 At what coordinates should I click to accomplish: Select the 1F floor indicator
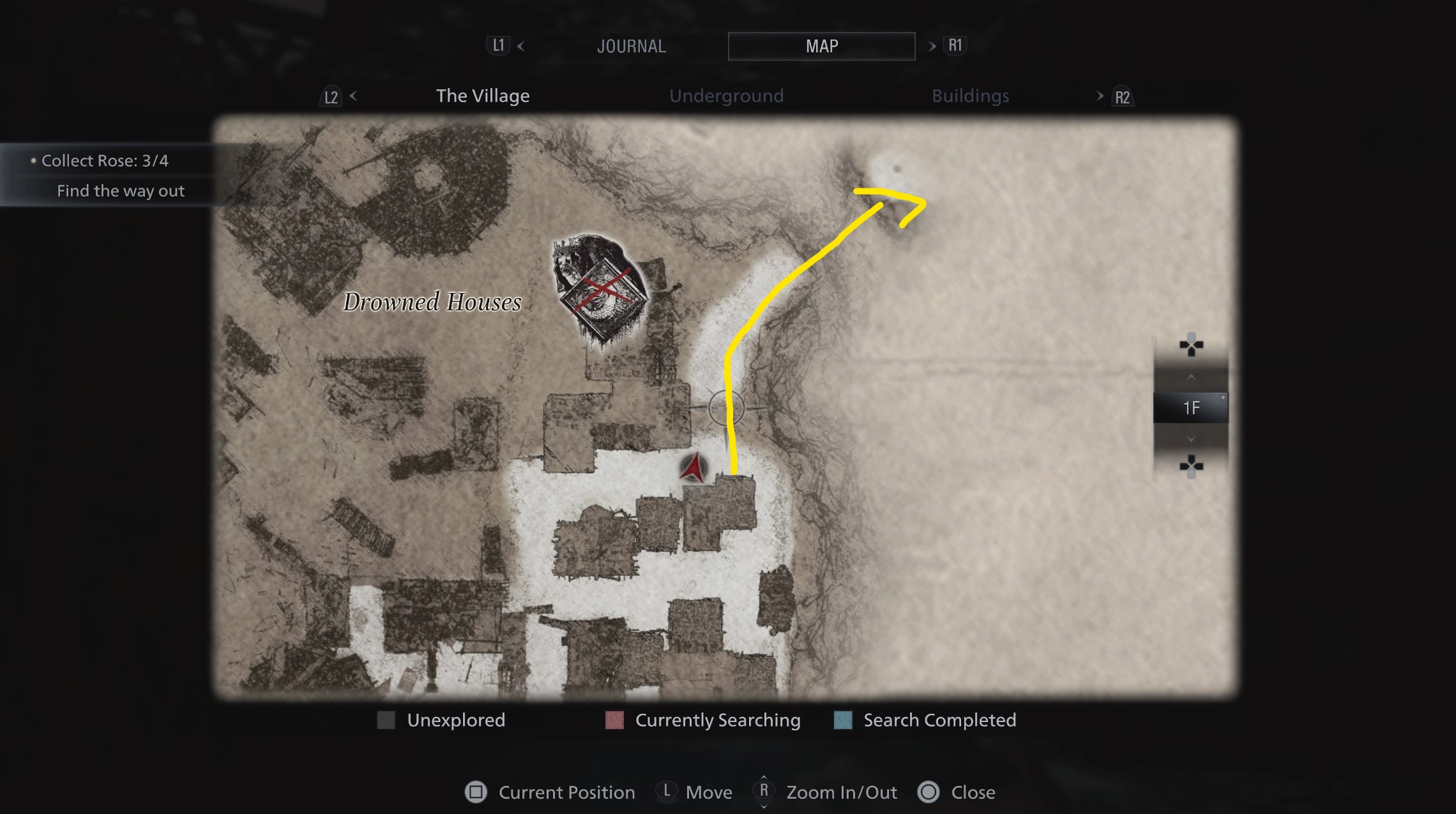1191,408
